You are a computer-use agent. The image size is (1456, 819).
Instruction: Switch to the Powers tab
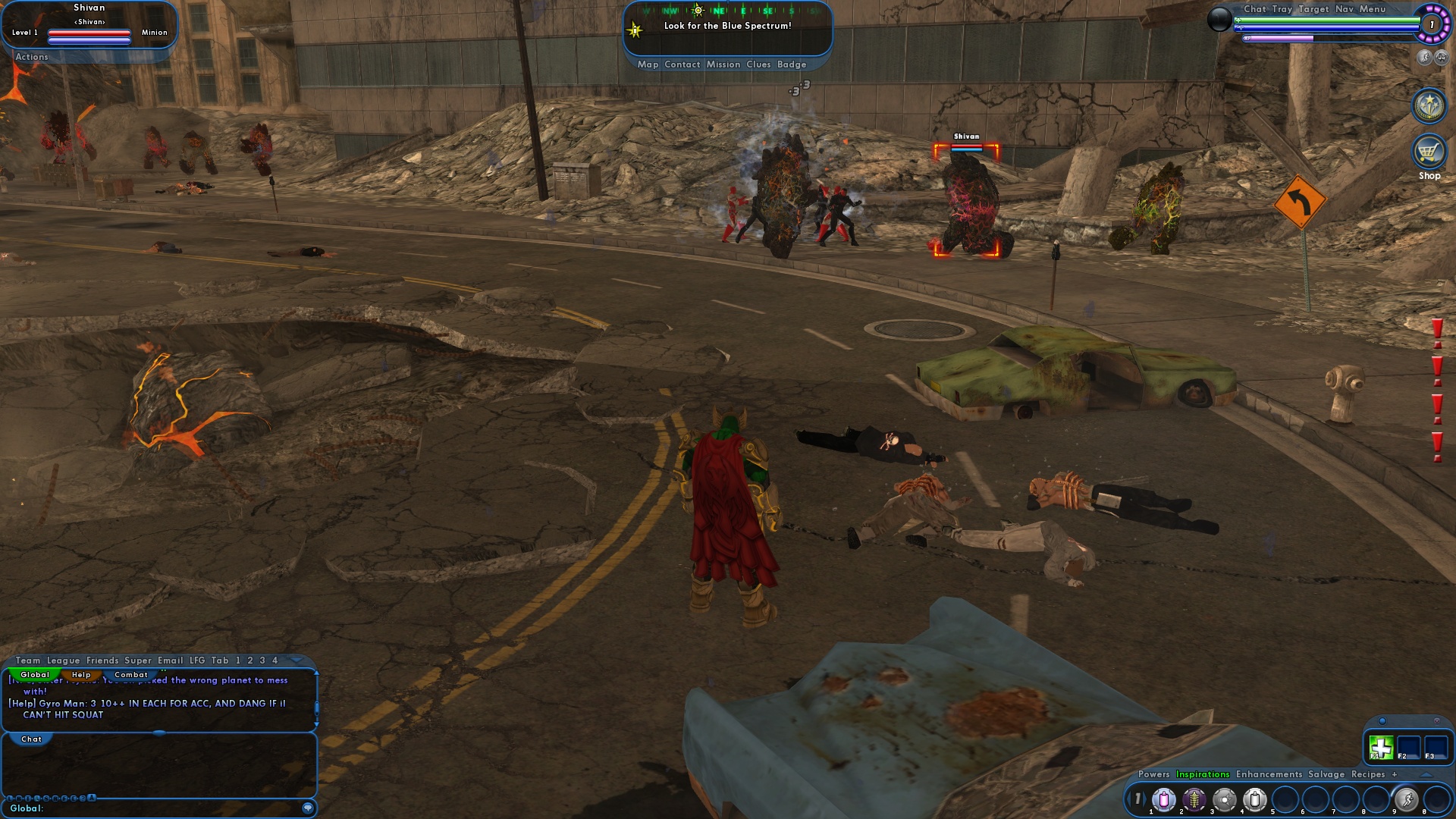click(x=1153, y=774)
